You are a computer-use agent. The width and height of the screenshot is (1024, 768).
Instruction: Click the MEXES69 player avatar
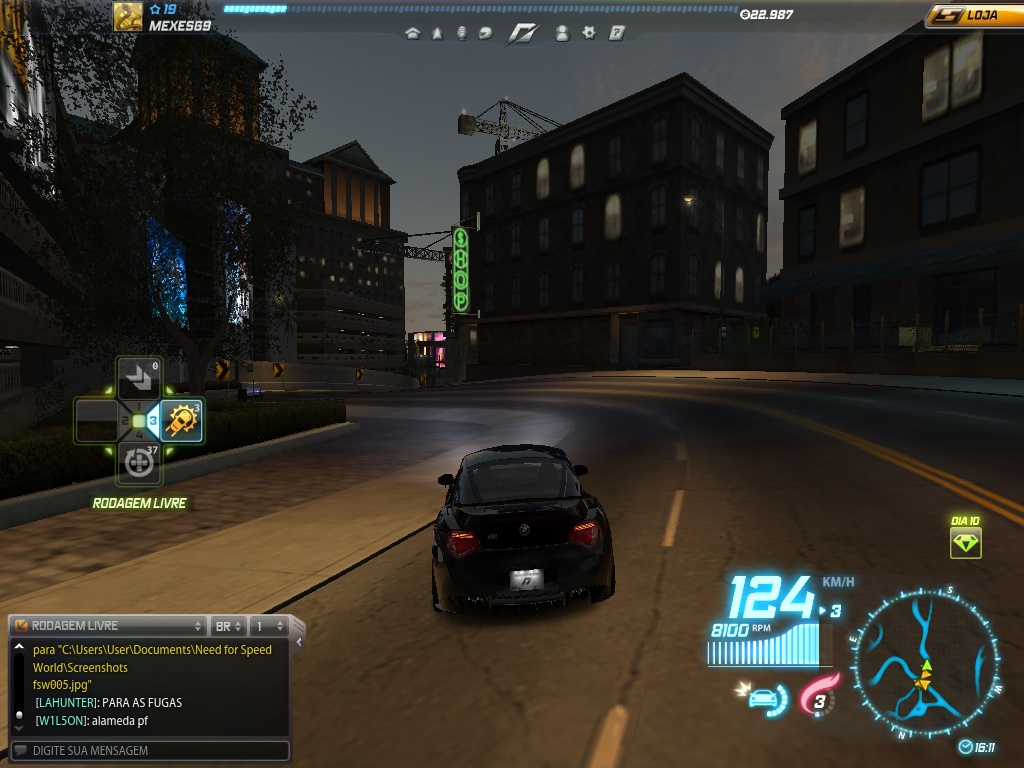click(127, 17)
